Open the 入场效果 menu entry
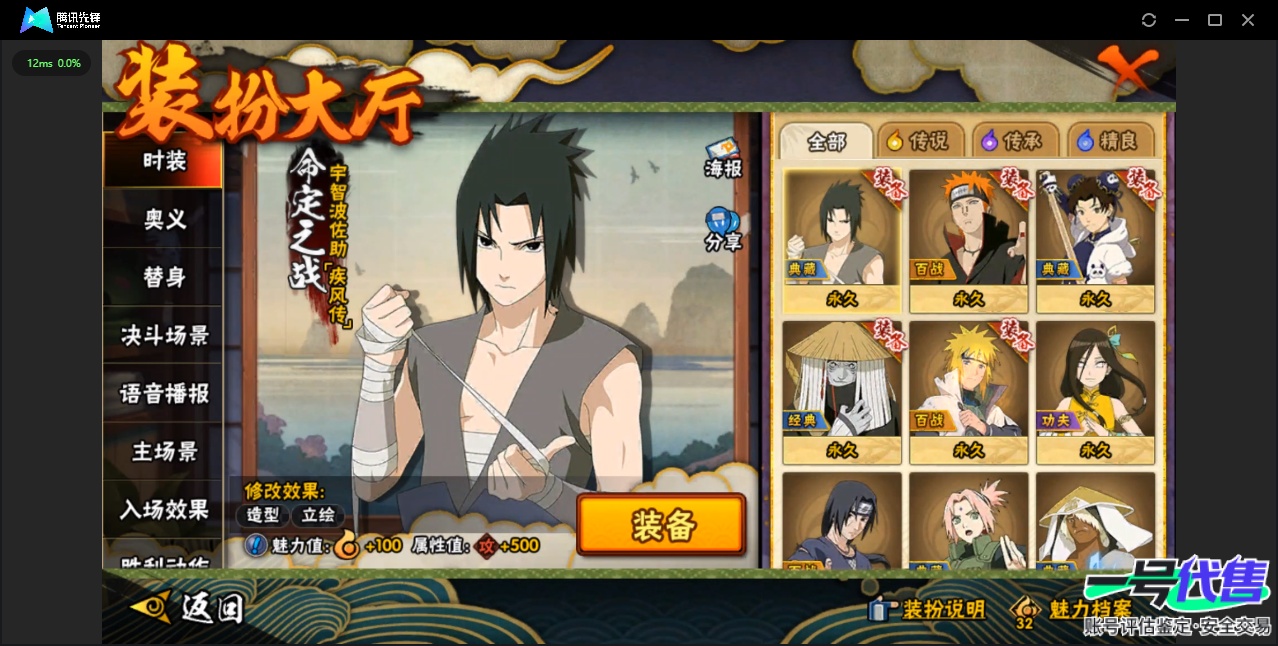 click(164, 509)
